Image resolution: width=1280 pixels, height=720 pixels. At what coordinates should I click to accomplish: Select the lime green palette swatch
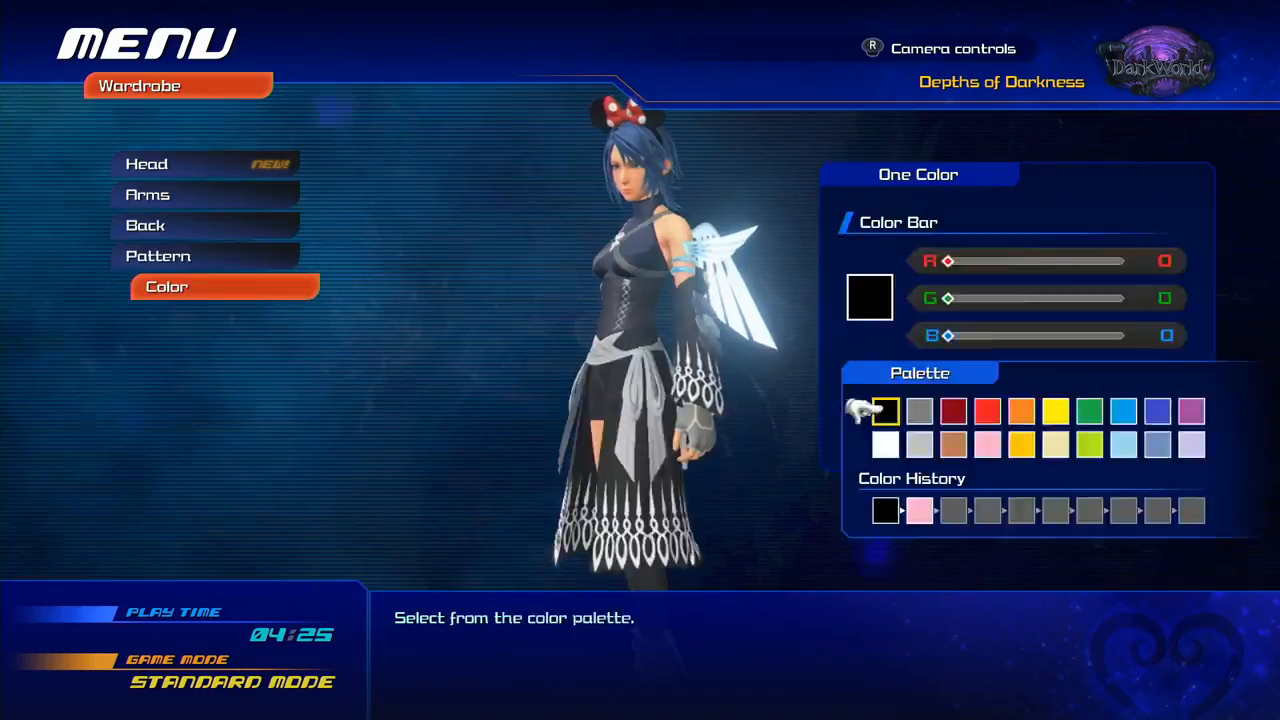(1090, 445)
